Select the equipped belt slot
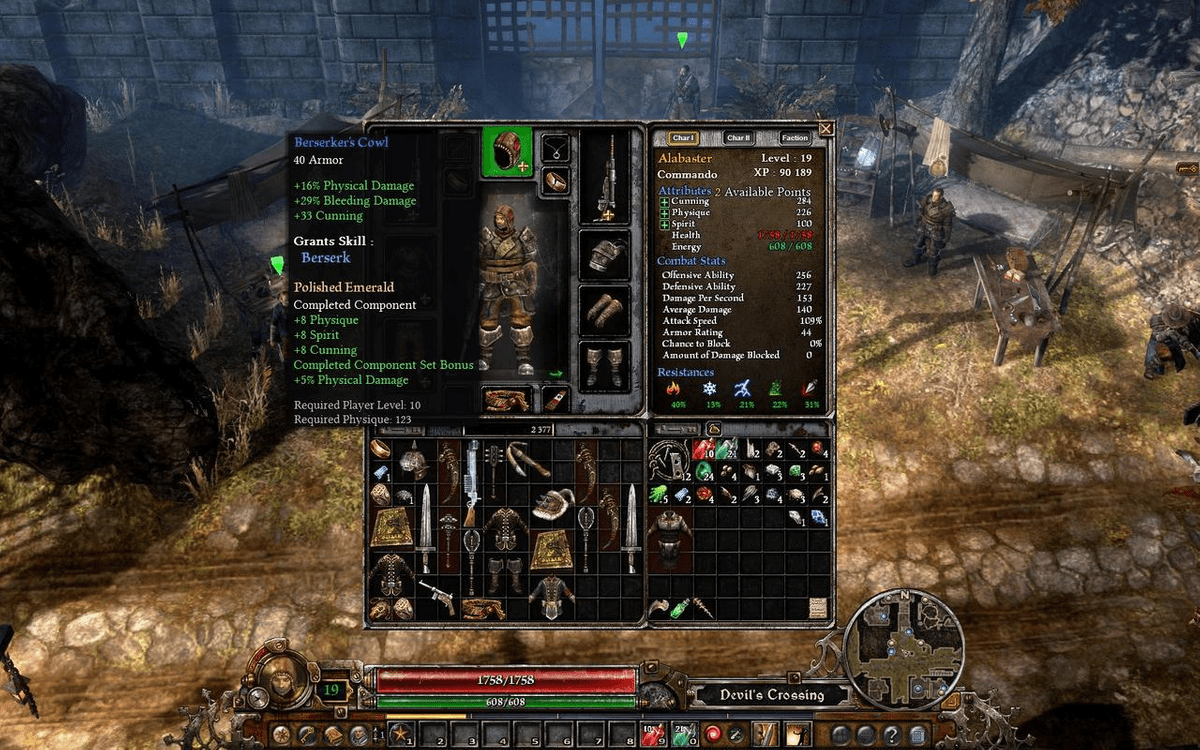 [506, 399]
